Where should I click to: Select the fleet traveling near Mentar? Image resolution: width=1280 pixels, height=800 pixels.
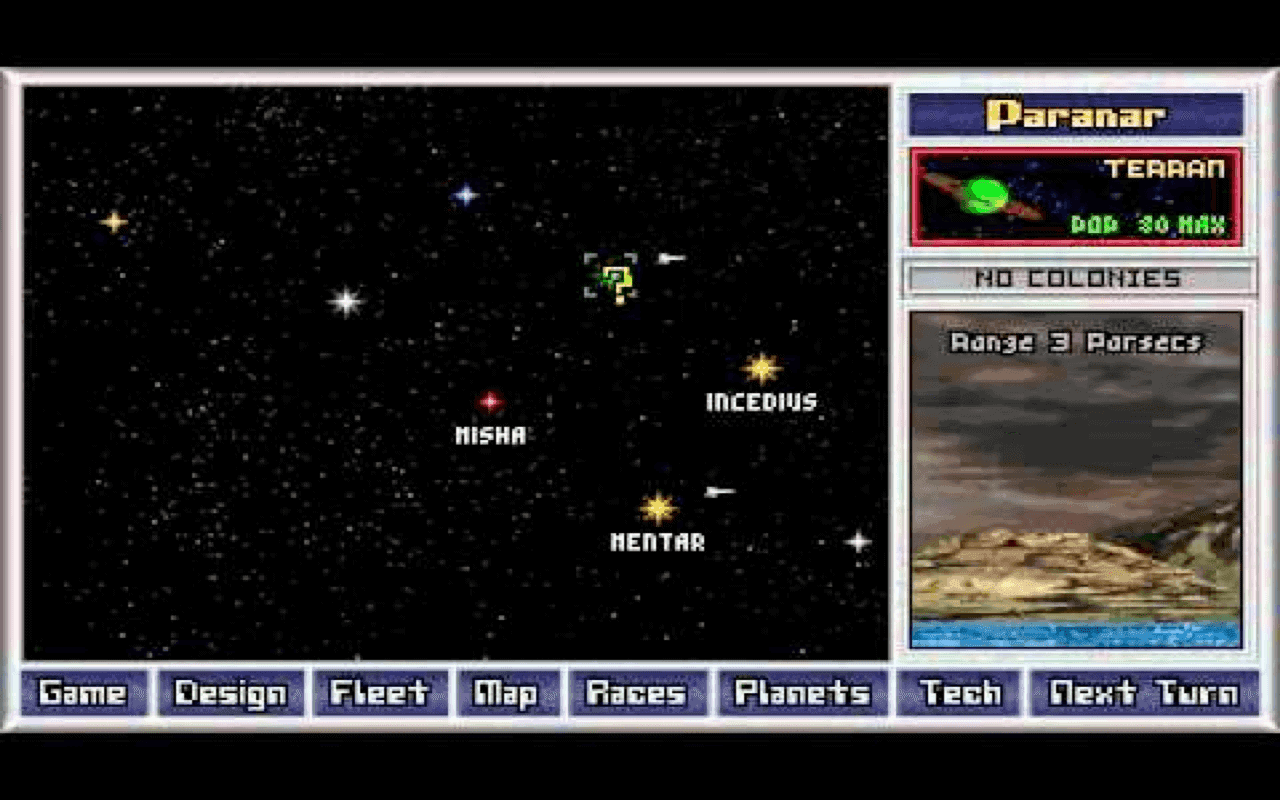point(718,490)
